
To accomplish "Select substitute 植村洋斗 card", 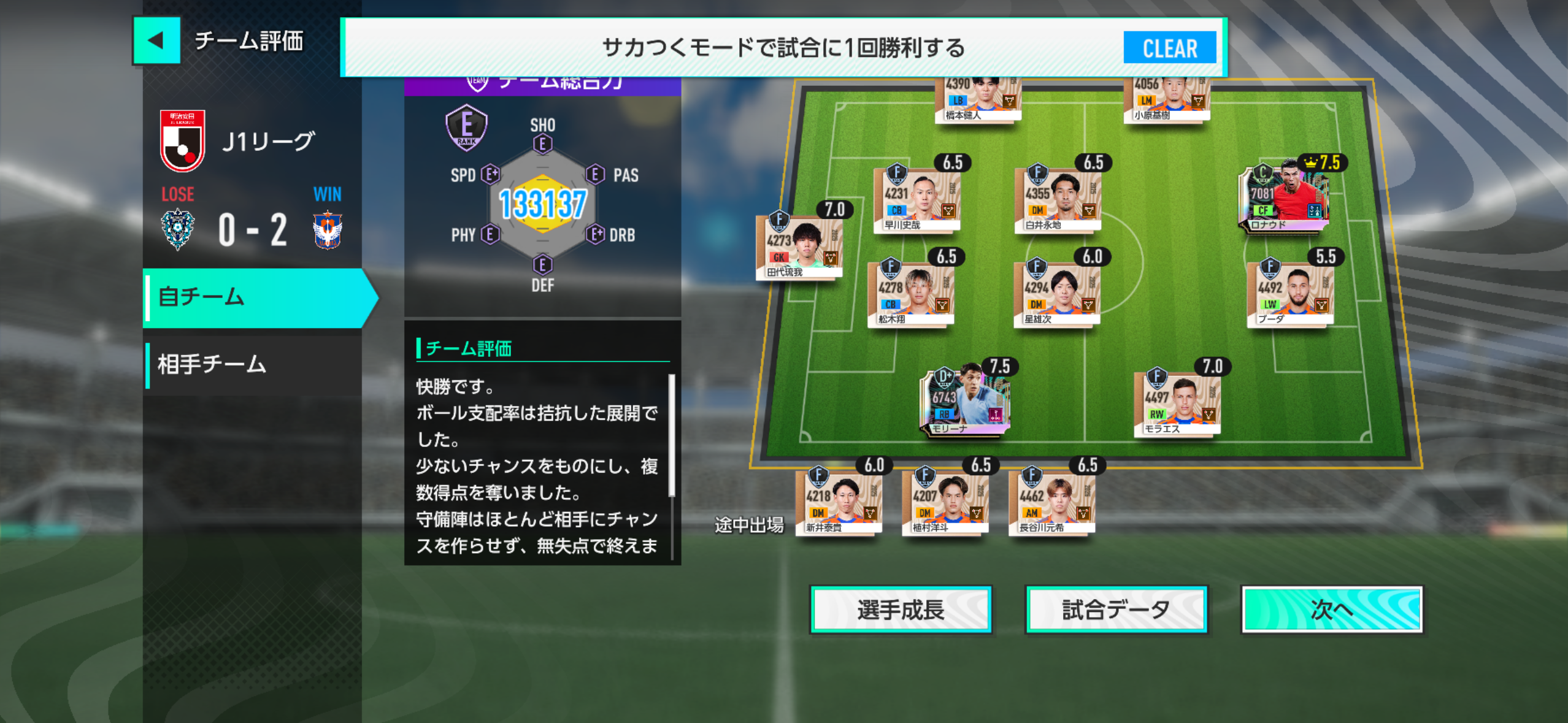I will click(x=945, y=502).
